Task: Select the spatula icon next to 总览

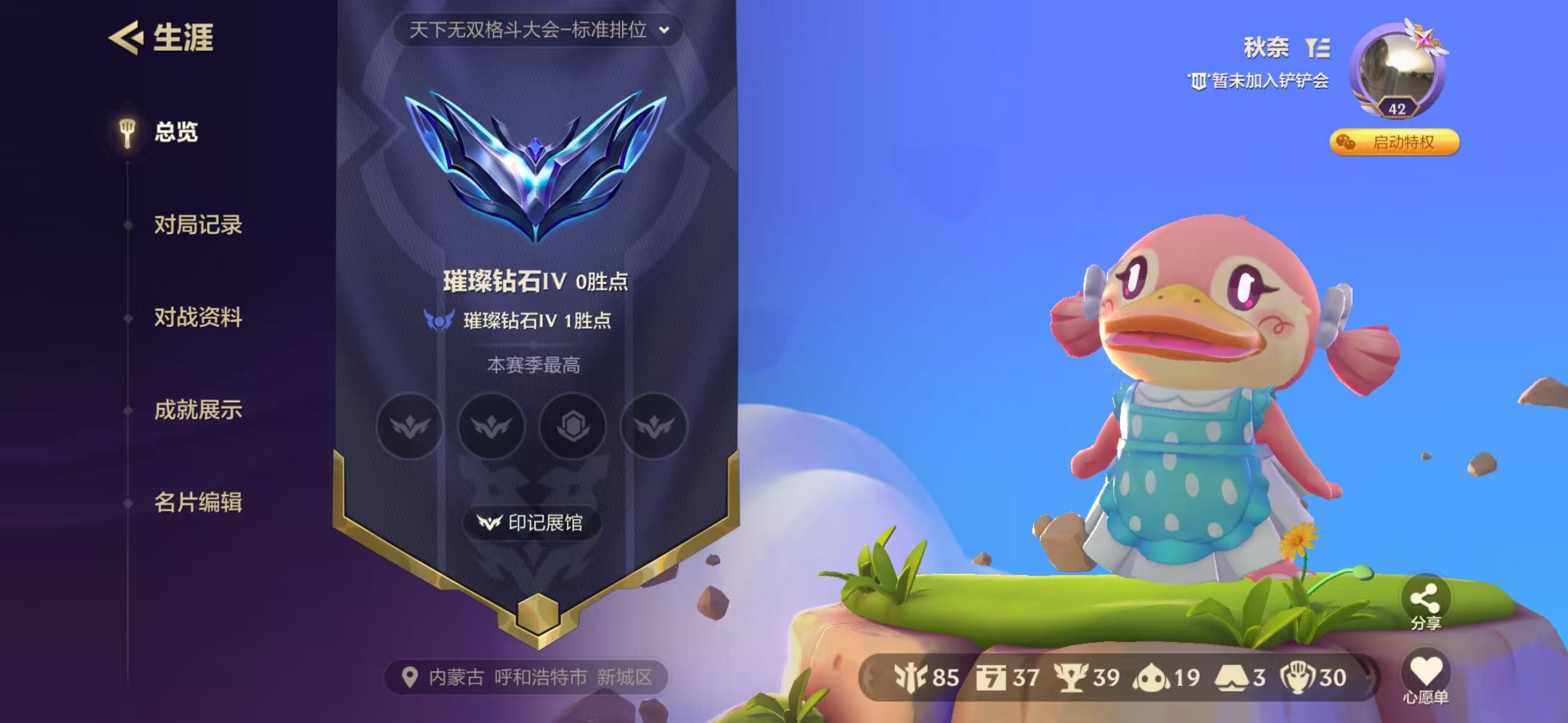Action: point(126,132)
